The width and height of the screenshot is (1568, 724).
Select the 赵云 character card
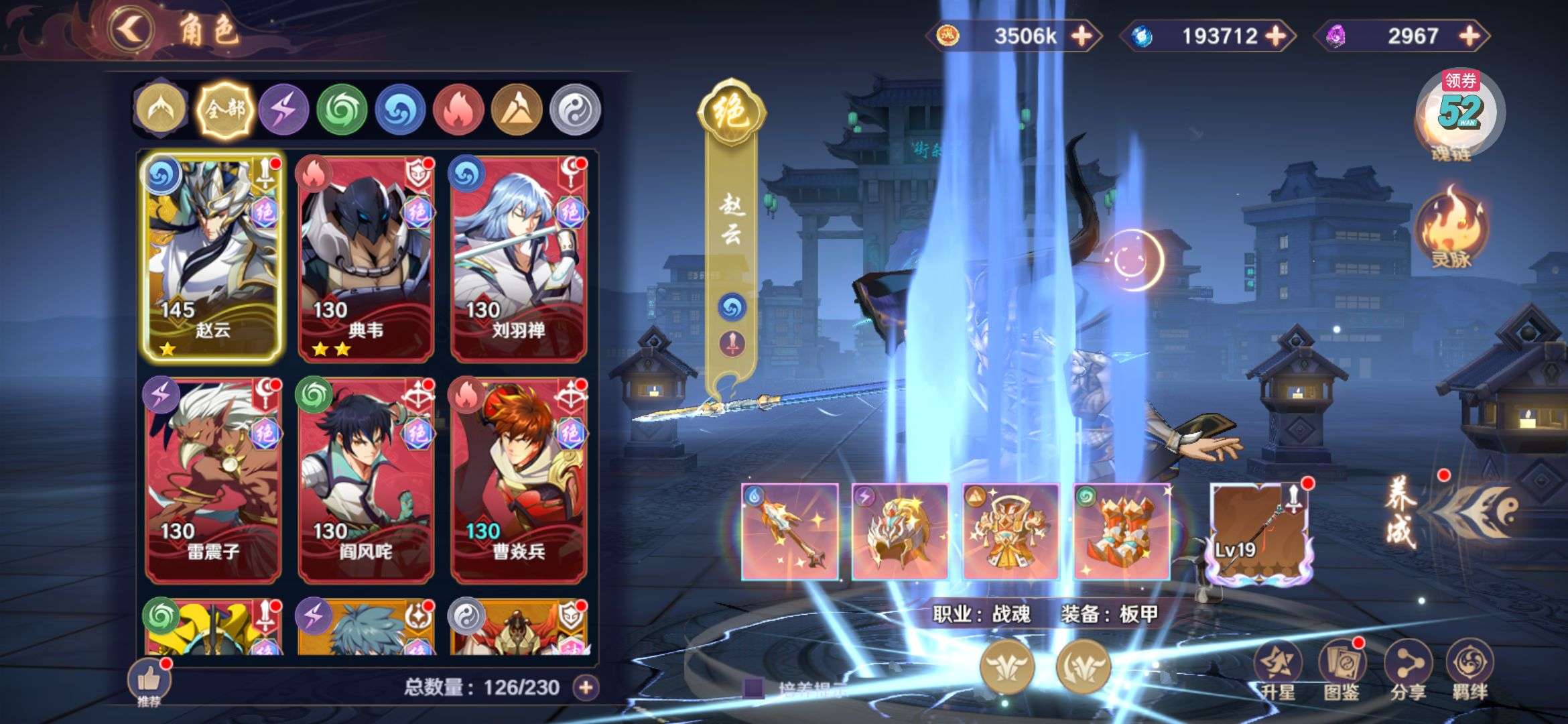(x=212, y=257)
